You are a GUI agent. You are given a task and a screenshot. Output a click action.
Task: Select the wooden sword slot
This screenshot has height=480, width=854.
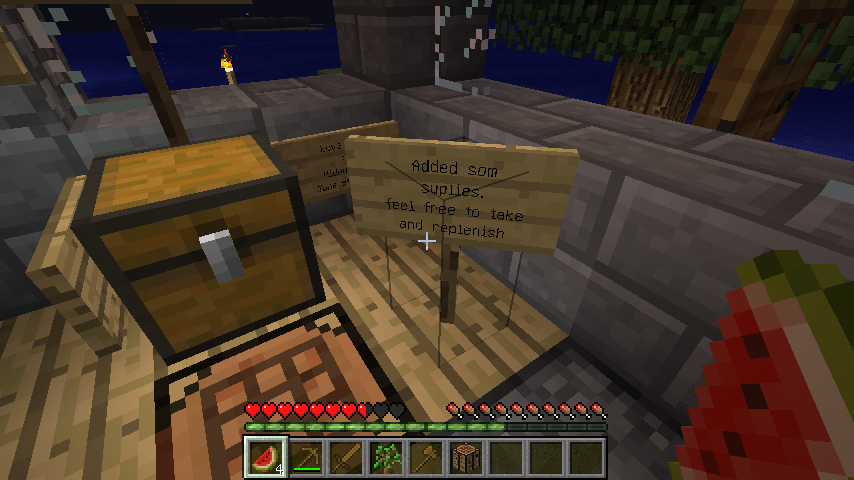[x=346, y=457]
